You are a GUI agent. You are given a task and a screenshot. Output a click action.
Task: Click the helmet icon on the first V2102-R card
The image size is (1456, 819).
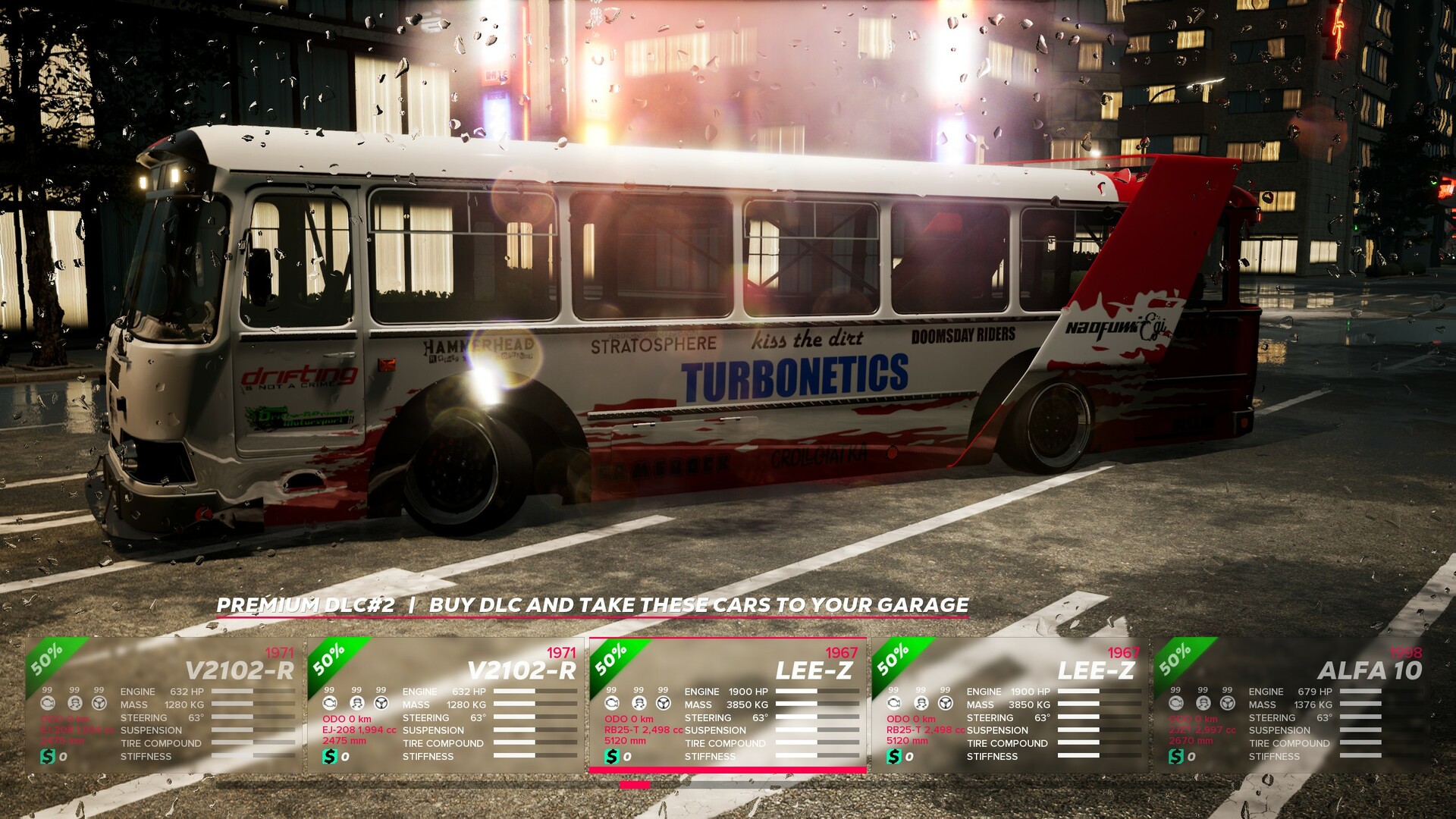pos(74,702)
